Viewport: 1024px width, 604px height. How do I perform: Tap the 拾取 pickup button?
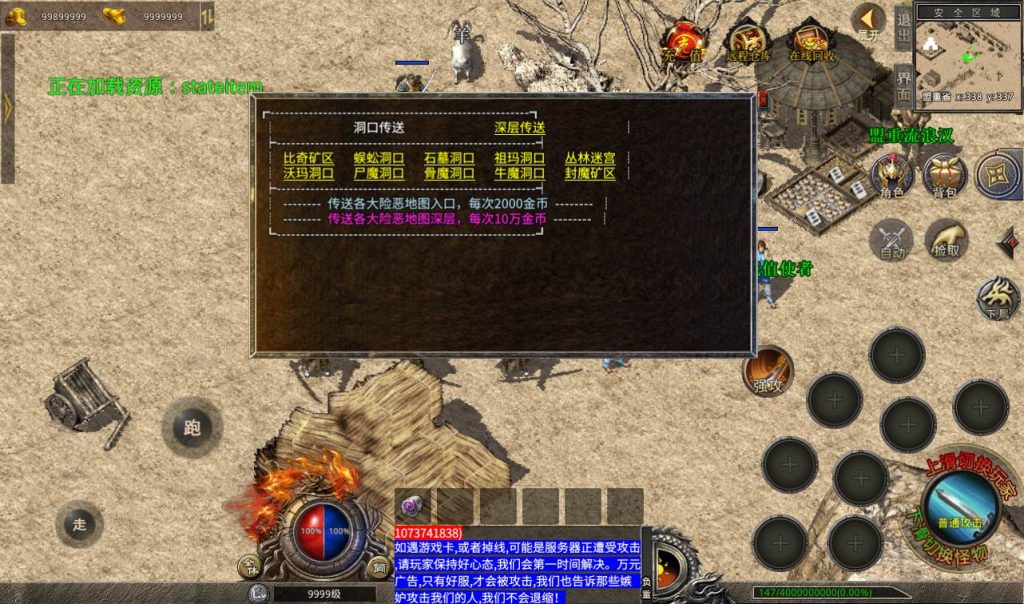[x=946, y=240]
